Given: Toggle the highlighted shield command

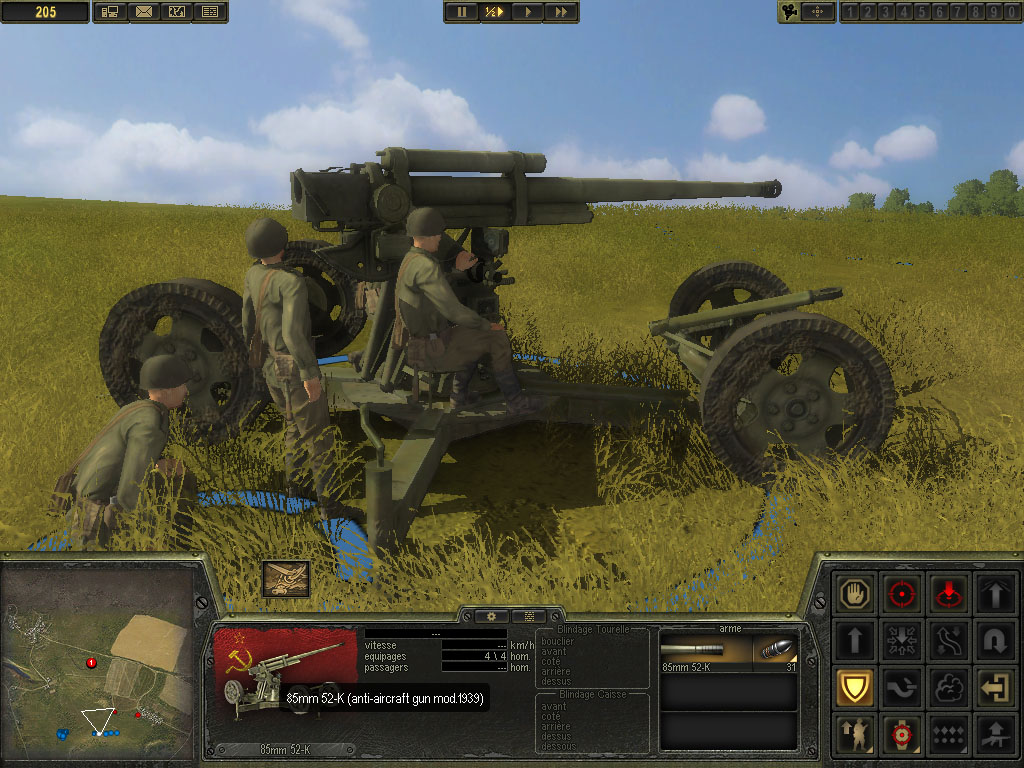Looking at the screenshot, I should pos(856,688).
